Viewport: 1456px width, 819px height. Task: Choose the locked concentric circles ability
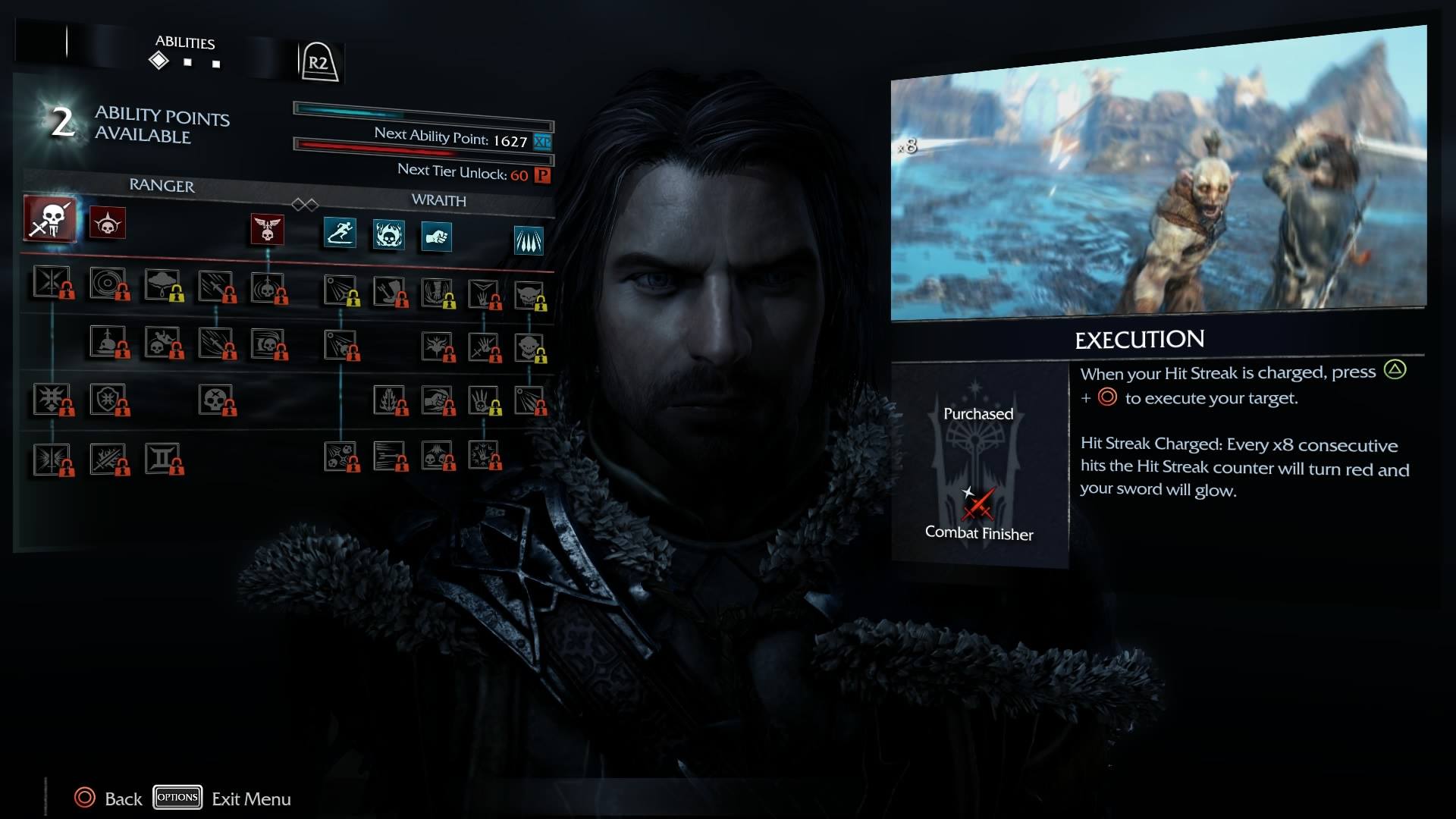[x=107, y=282]
